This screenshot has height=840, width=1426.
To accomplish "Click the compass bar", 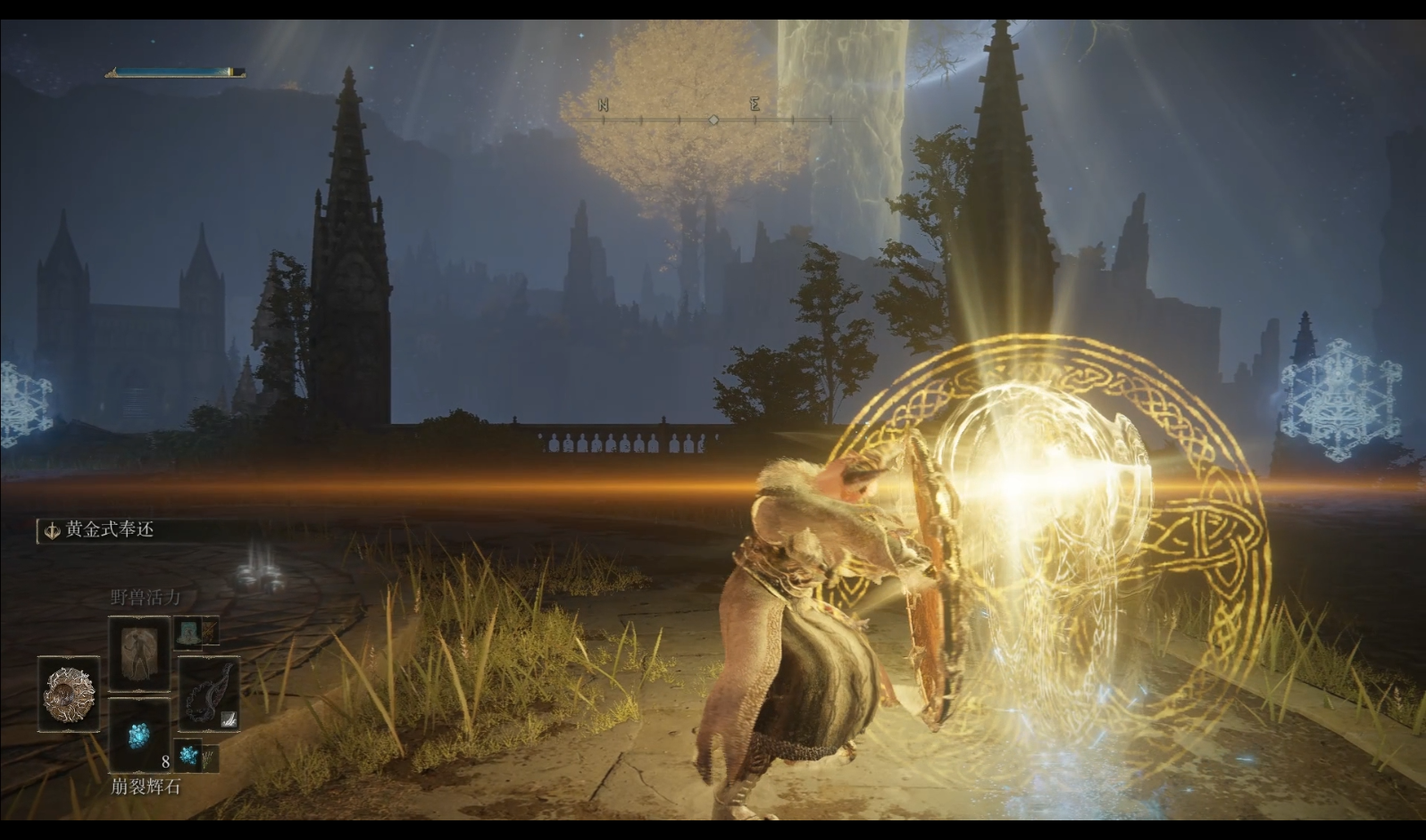I will tap(713, 119).
